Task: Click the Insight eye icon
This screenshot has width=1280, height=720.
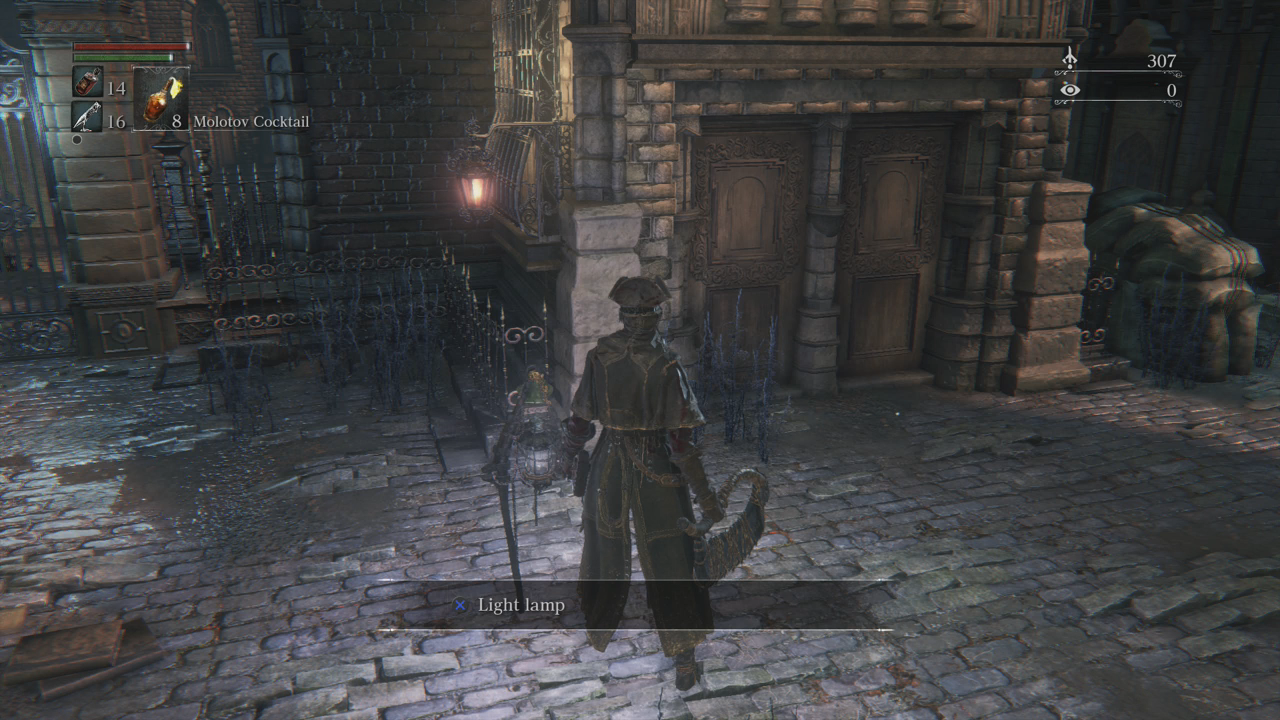Action: click(1070, 90)
